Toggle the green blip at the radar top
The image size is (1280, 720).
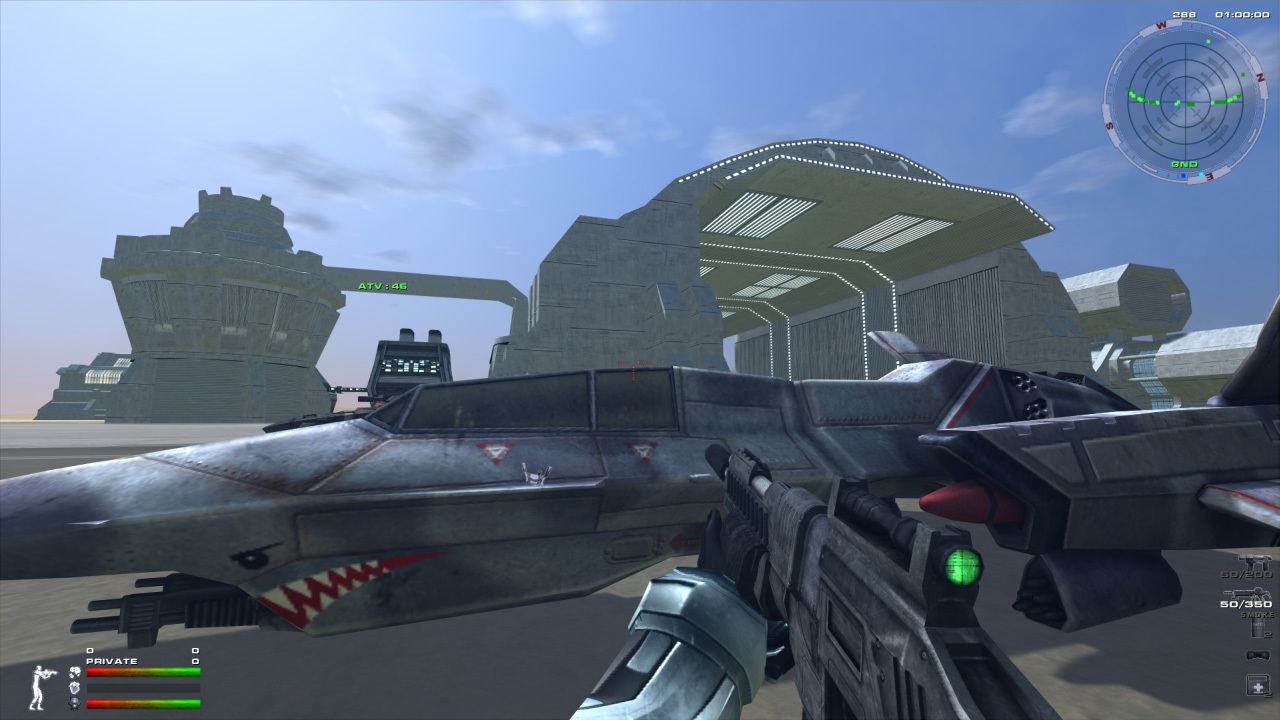click(1208, 41)
